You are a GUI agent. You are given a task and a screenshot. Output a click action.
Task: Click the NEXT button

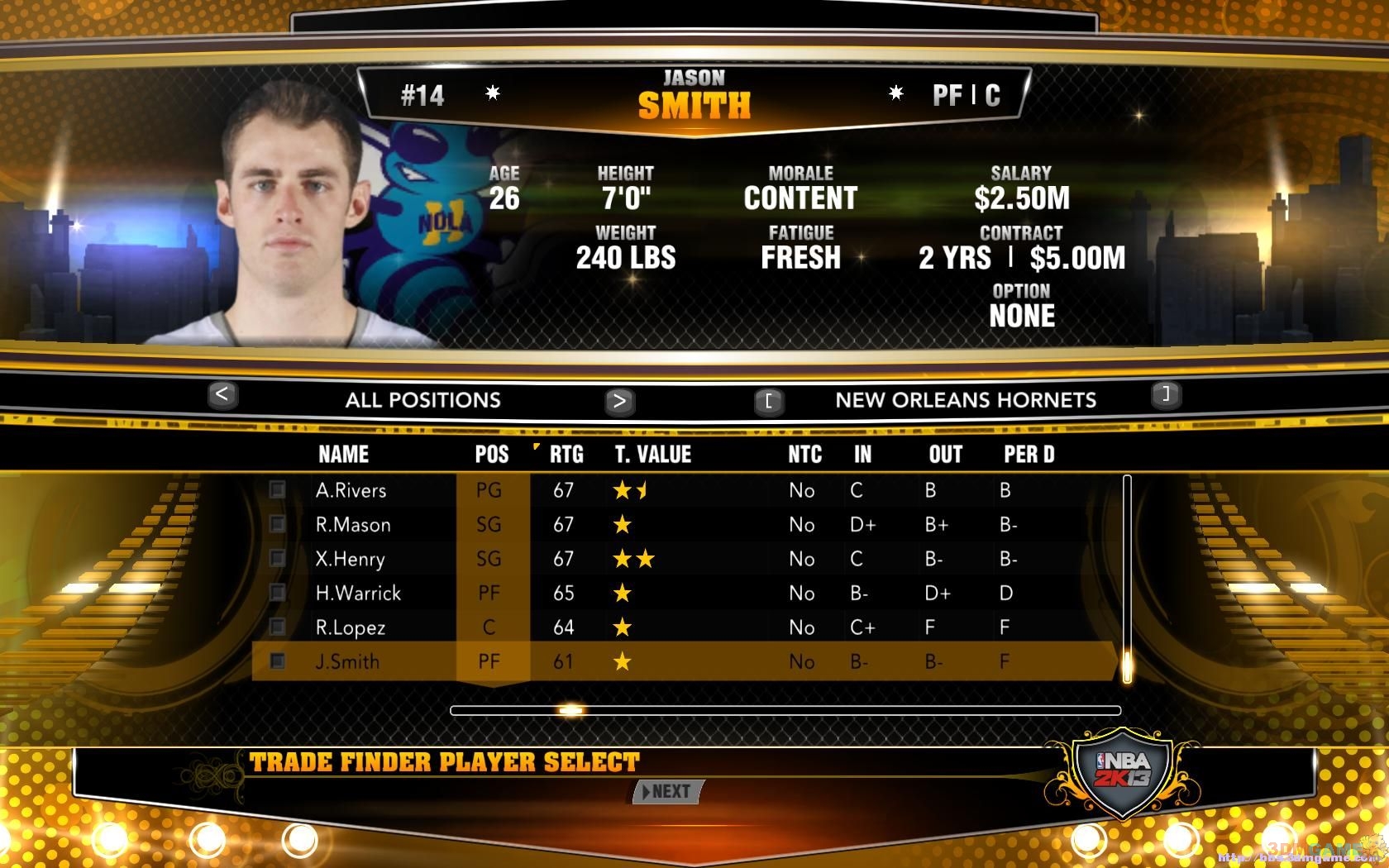[668, 792]
